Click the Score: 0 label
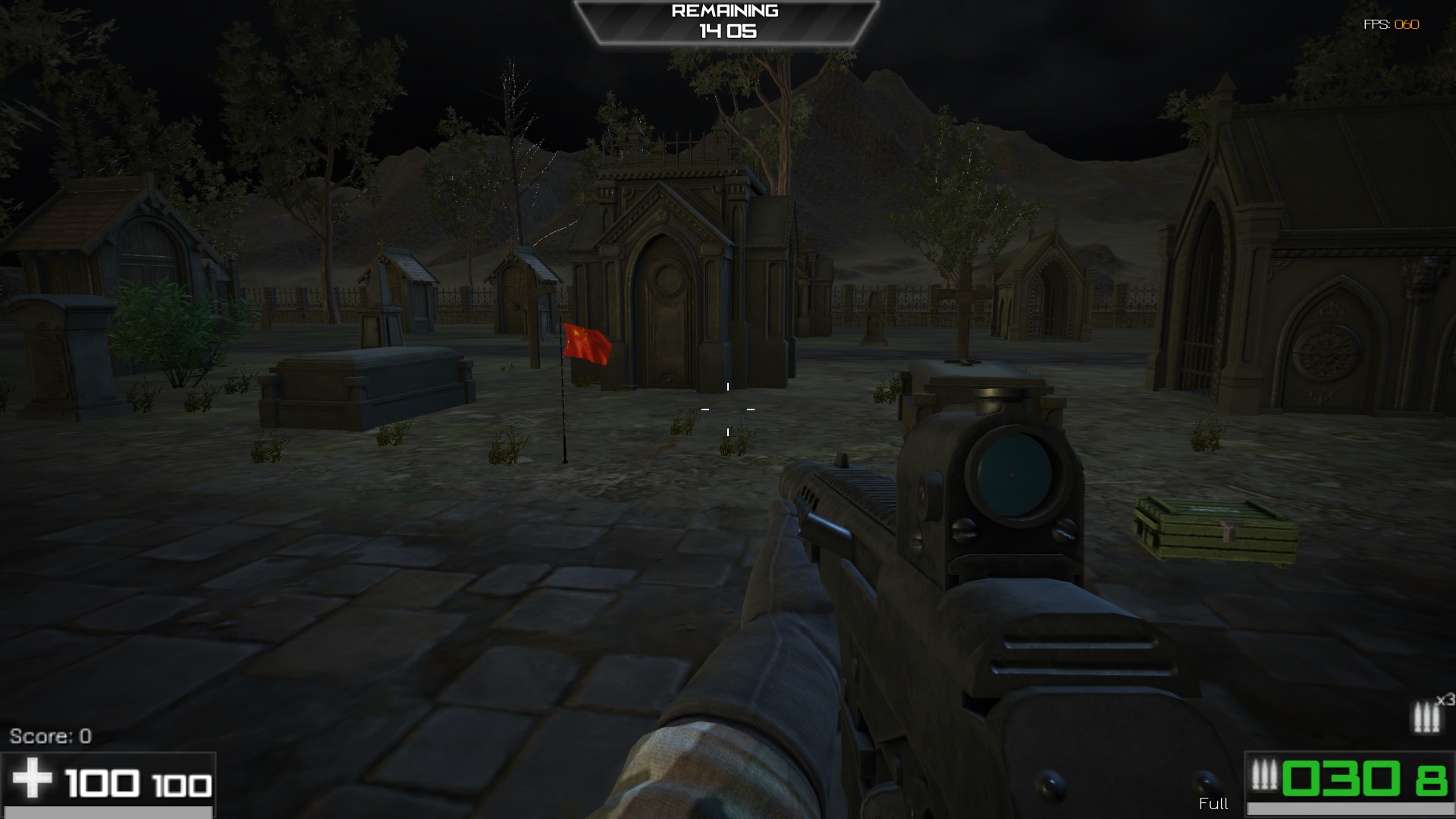The height and width of the screenshot is (819, 1456). 50,735
